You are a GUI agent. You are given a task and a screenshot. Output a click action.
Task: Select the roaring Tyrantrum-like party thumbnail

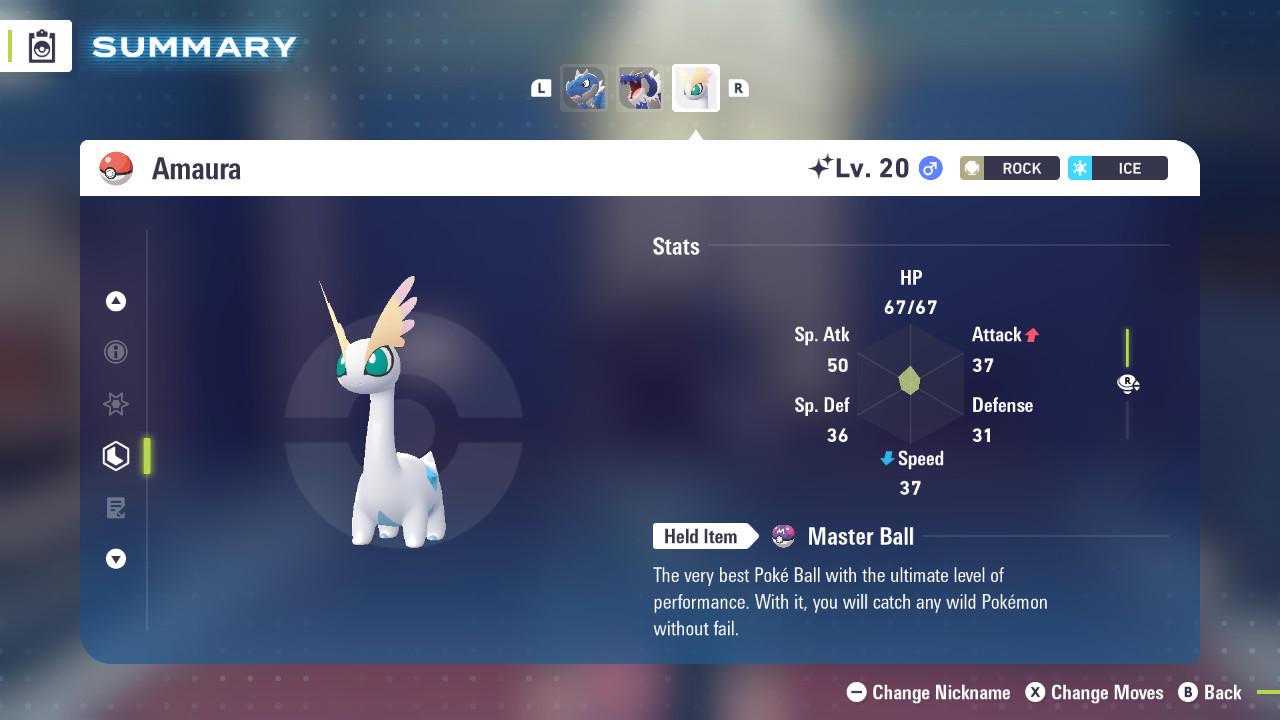[640, 88]
